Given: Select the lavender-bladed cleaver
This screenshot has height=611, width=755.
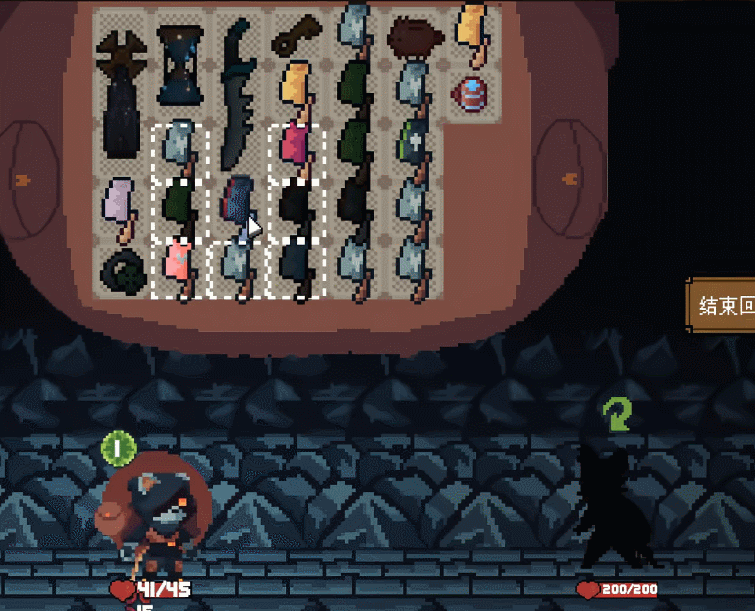Looking at the screenshot, I should point(121,208).
